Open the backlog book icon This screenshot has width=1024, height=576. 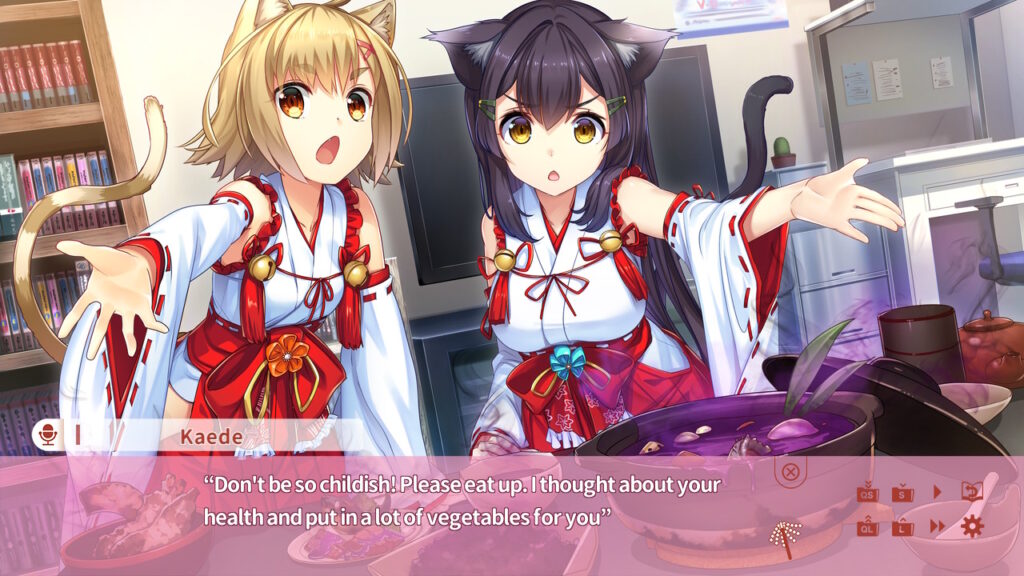(x=970, y=491)
